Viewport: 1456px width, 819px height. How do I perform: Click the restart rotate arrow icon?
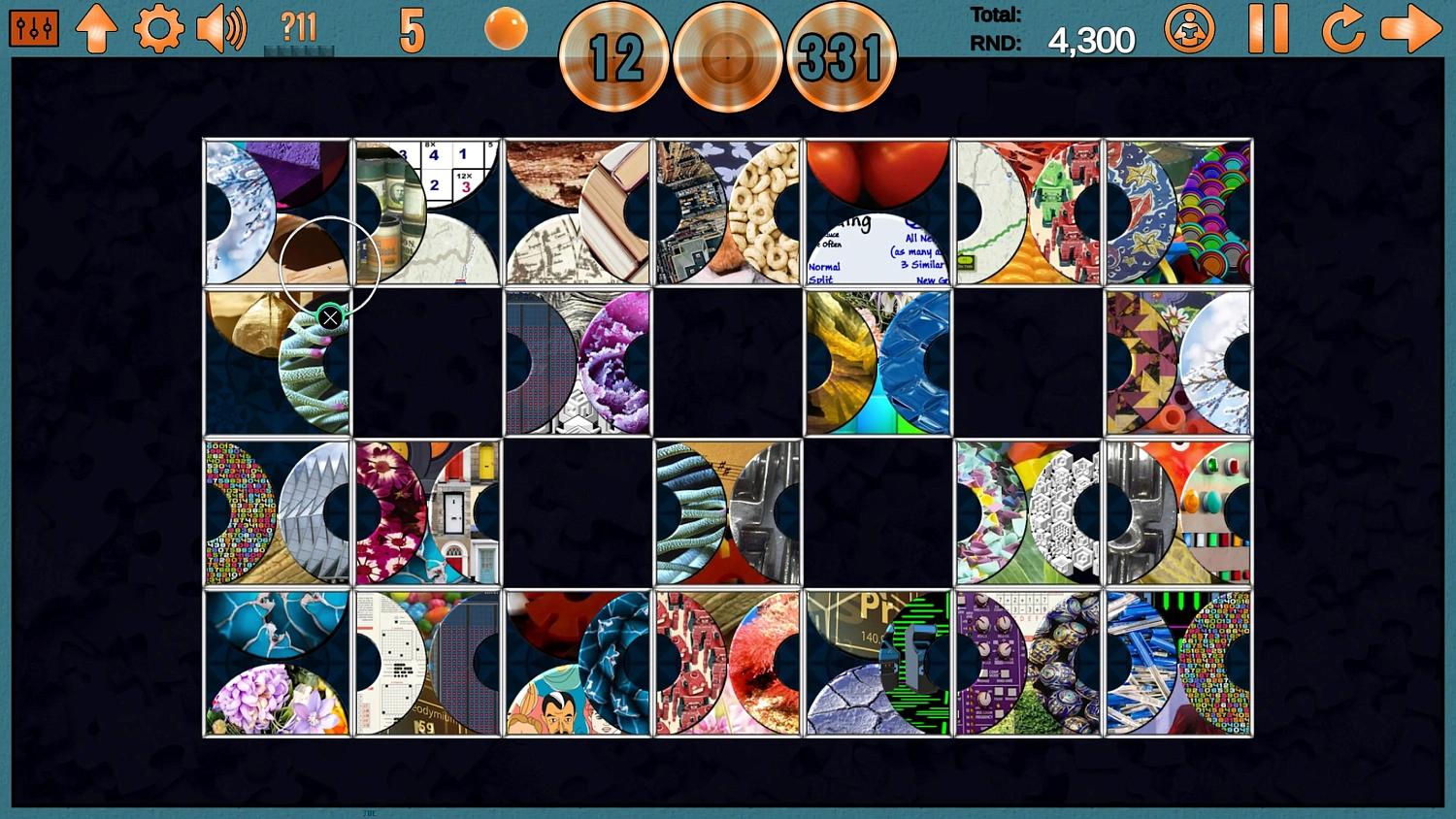point(1344,28)
